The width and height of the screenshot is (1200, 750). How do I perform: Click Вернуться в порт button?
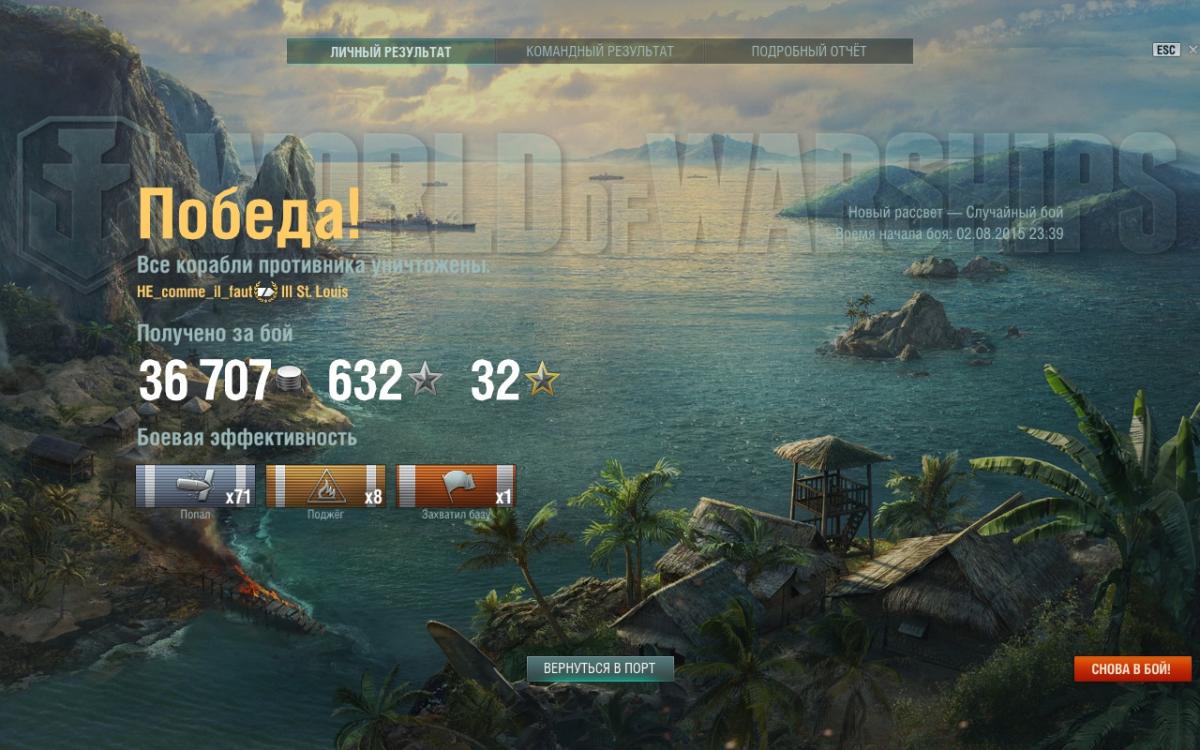600,668
